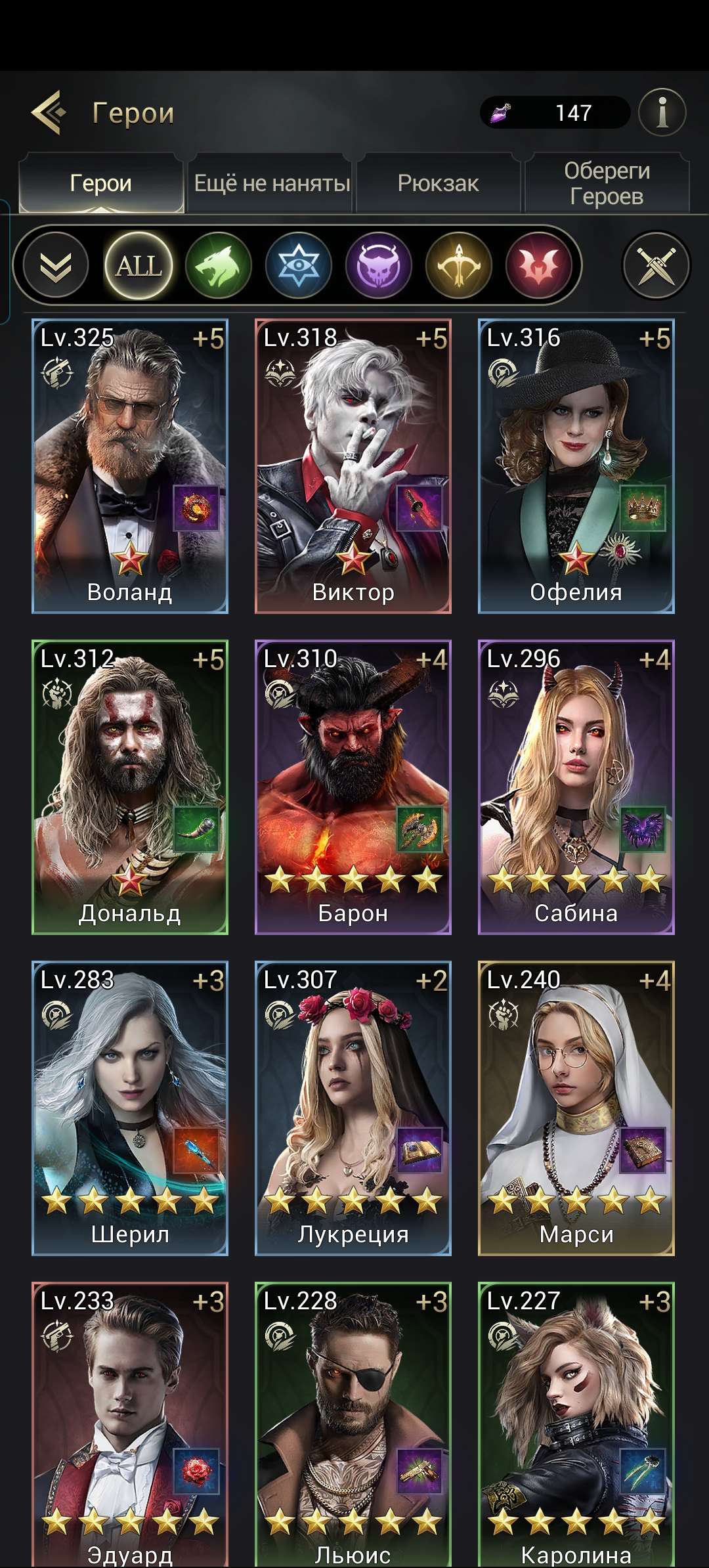Filter heroes by blue eye-star faction

tap(299, 265)
